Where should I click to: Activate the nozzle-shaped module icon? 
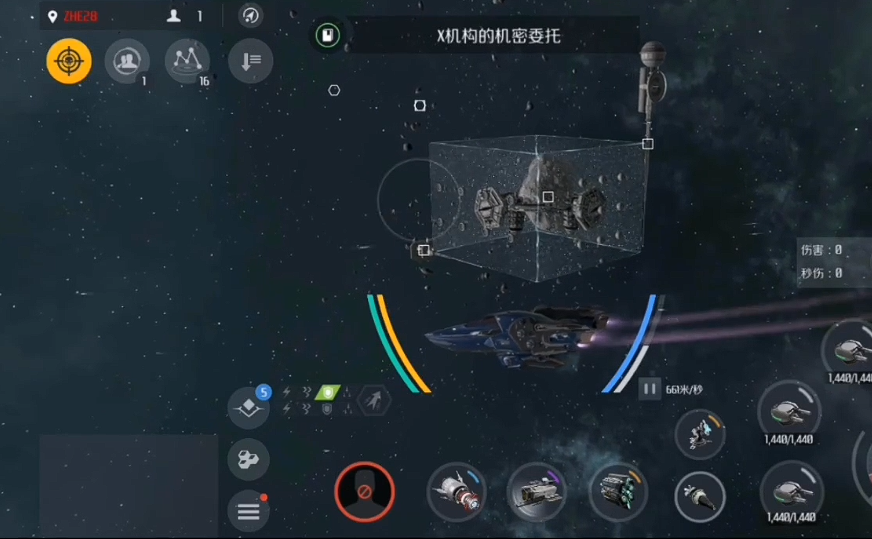pos(700,496)
